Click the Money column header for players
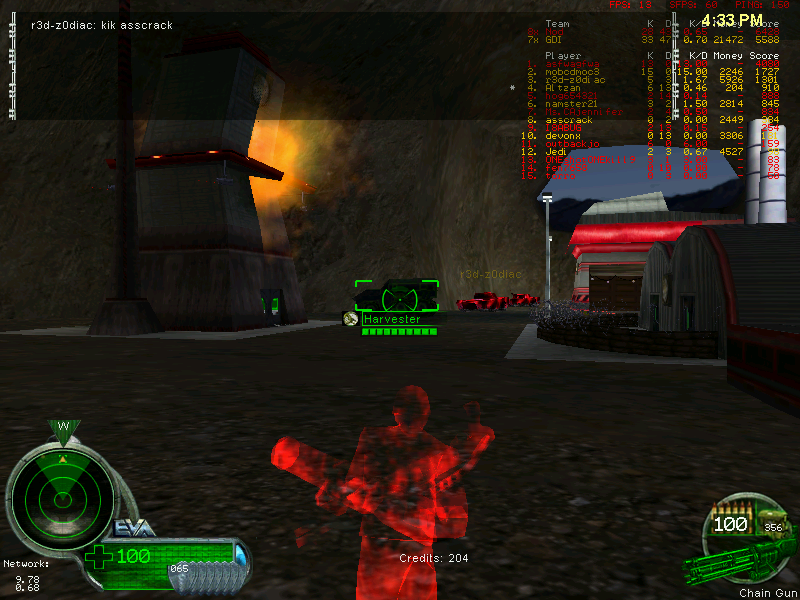This screenshot has height=600, width=800. 727,56
